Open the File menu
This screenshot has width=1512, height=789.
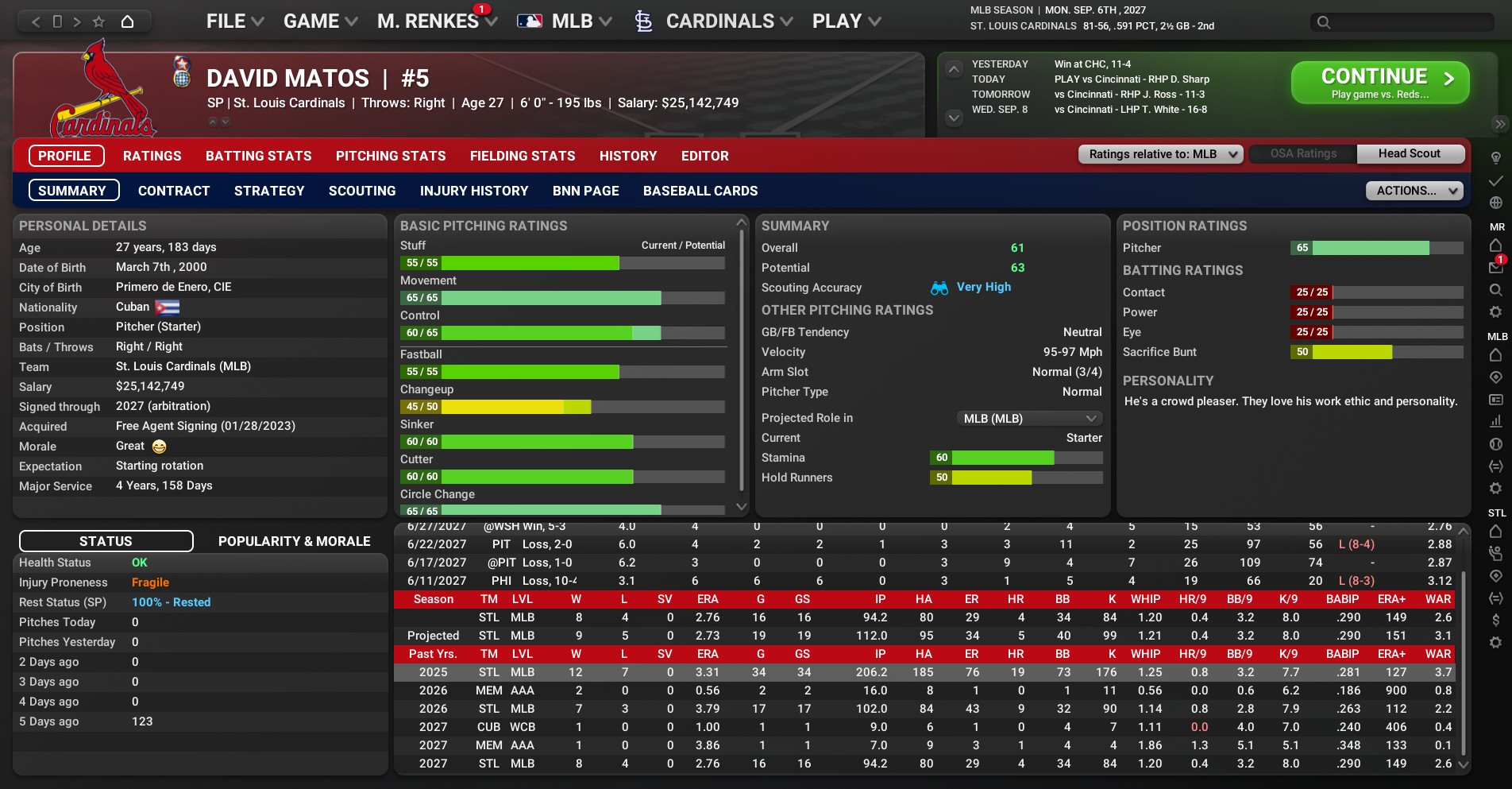(x=234, y=21)
